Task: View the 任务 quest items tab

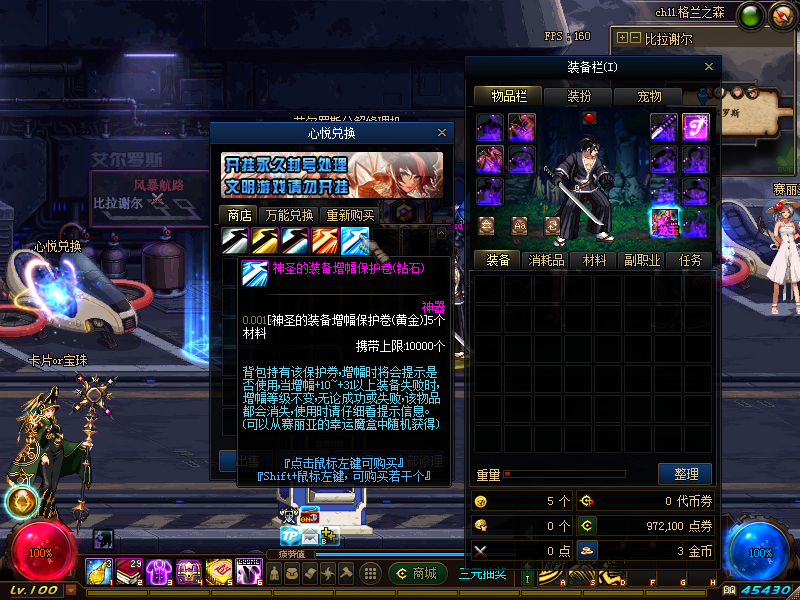Action: click(x=690, y=260)
